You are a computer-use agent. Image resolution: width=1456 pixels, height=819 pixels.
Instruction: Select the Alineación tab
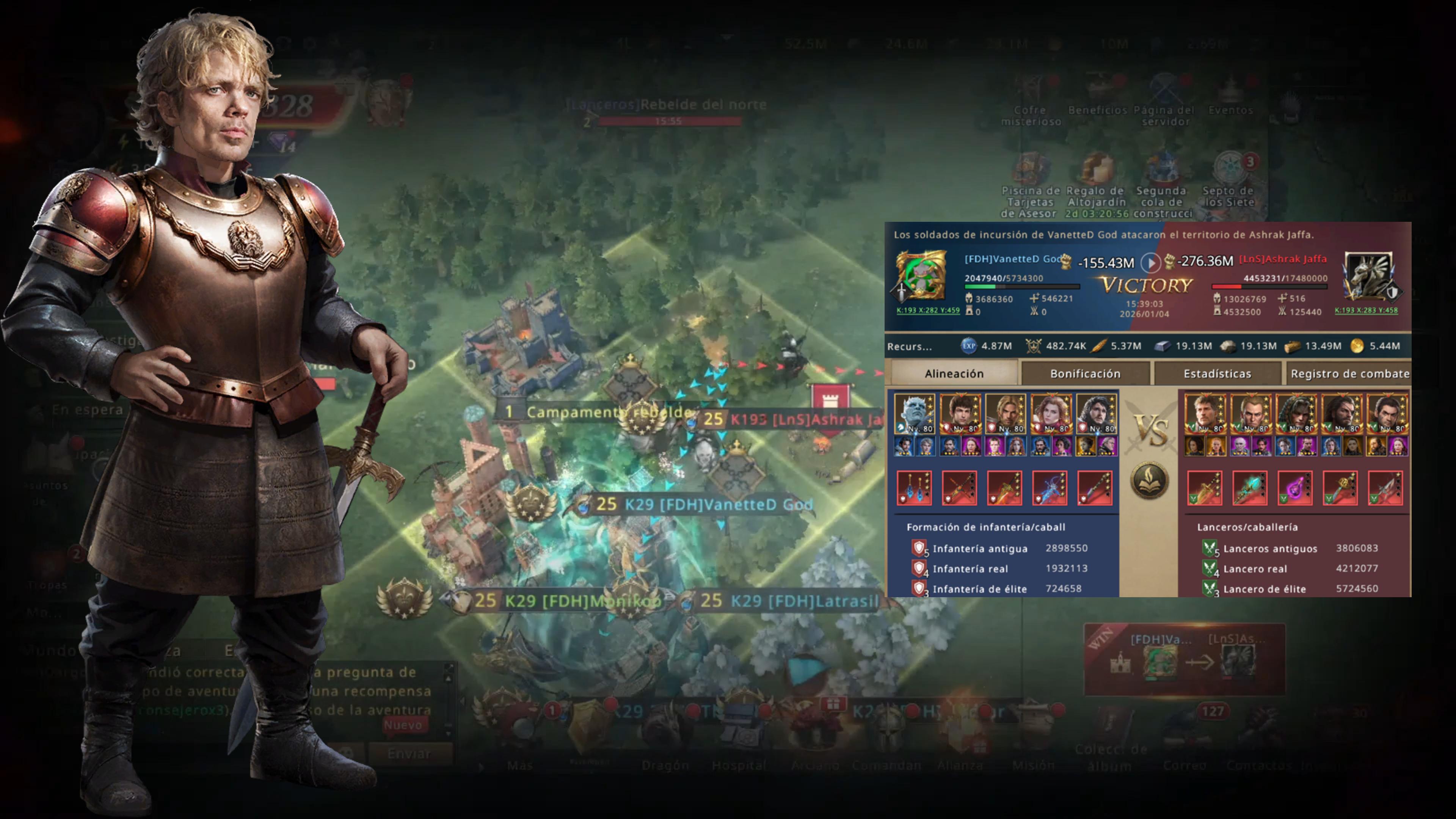[954, 373]
